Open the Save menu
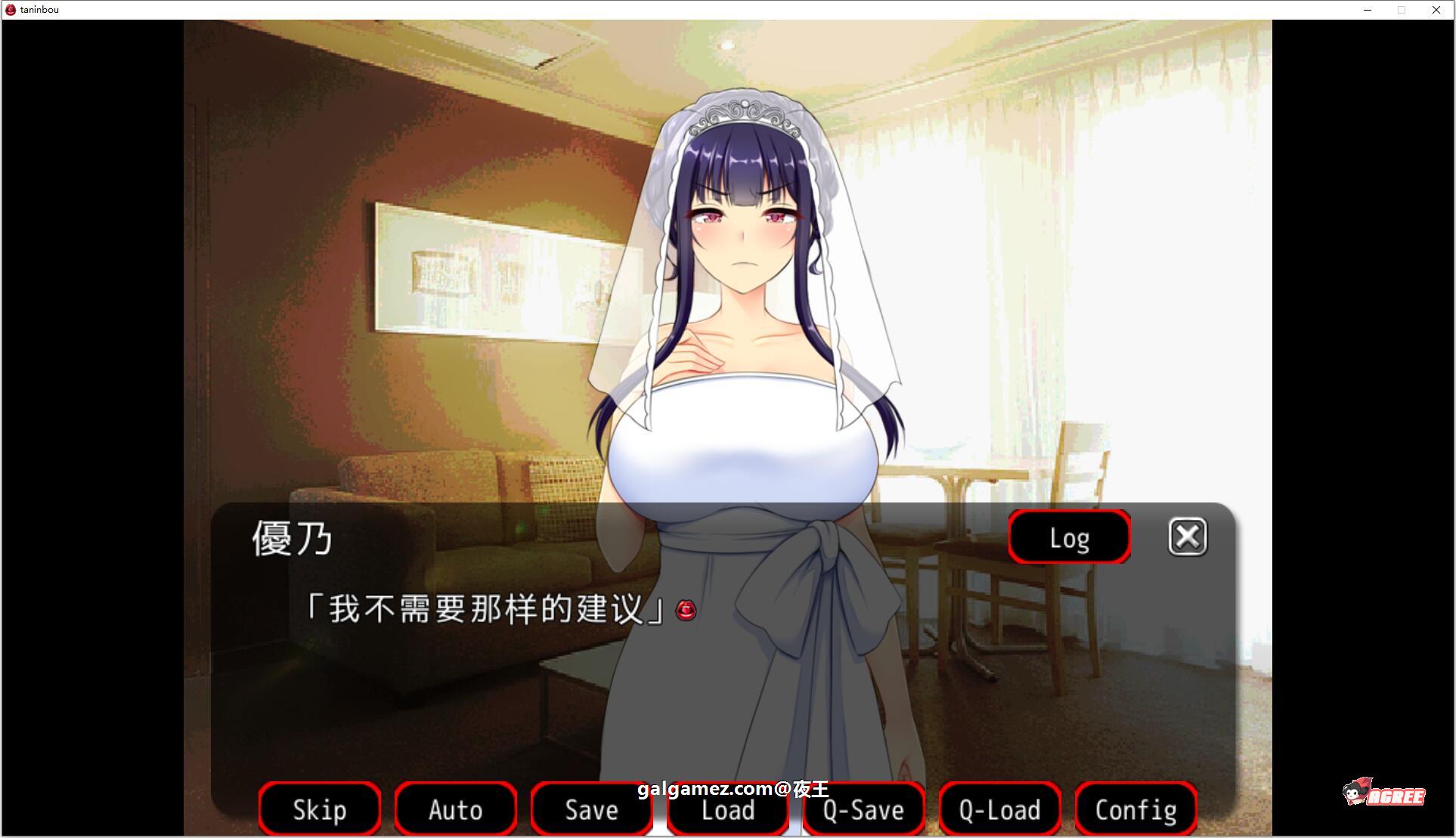The height and width of the screenshot is (838, 1456). pyautogui.click(x=591, y=809)
